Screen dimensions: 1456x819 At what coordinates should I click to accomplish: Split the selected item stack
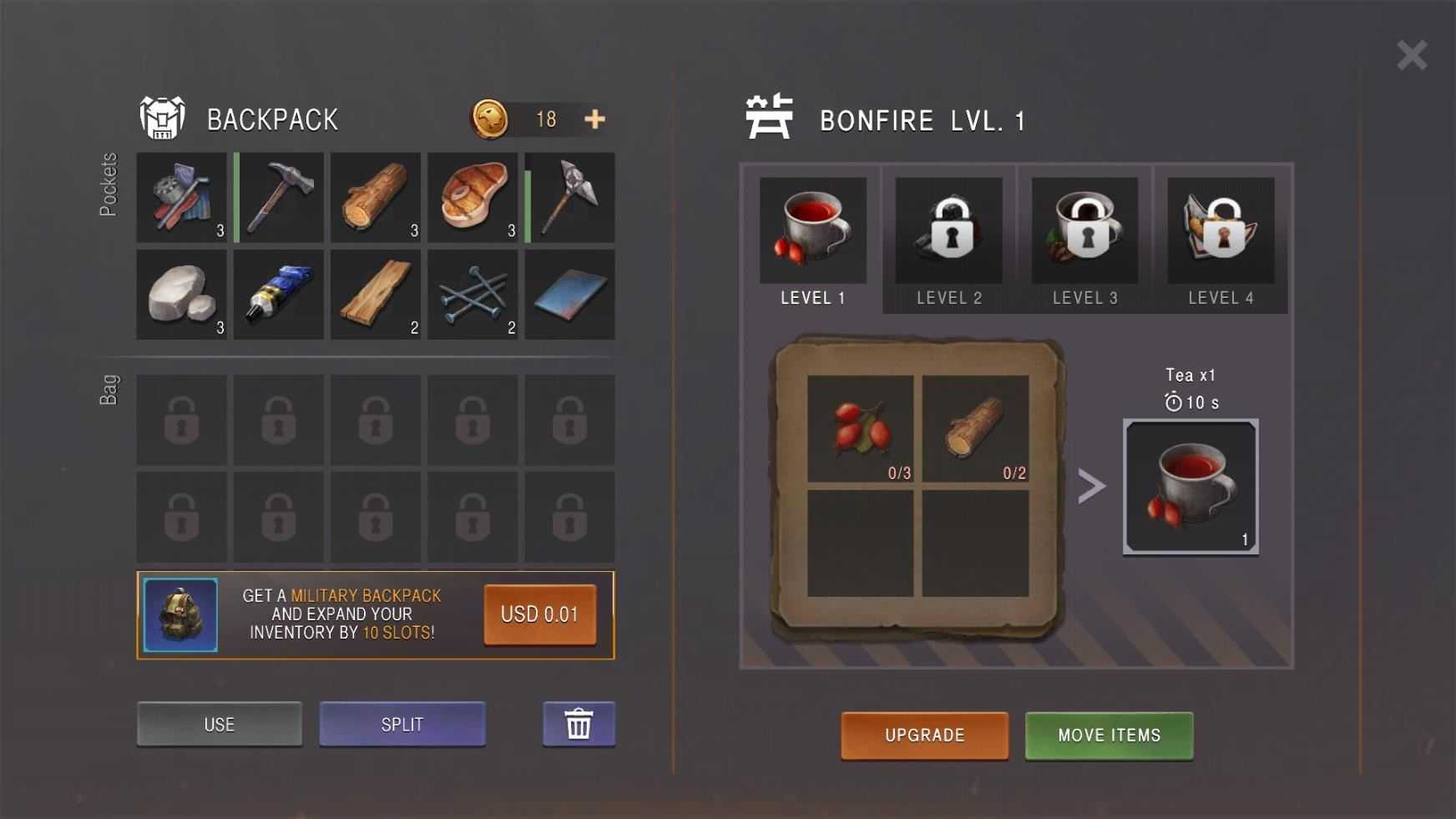pos(402,724)
